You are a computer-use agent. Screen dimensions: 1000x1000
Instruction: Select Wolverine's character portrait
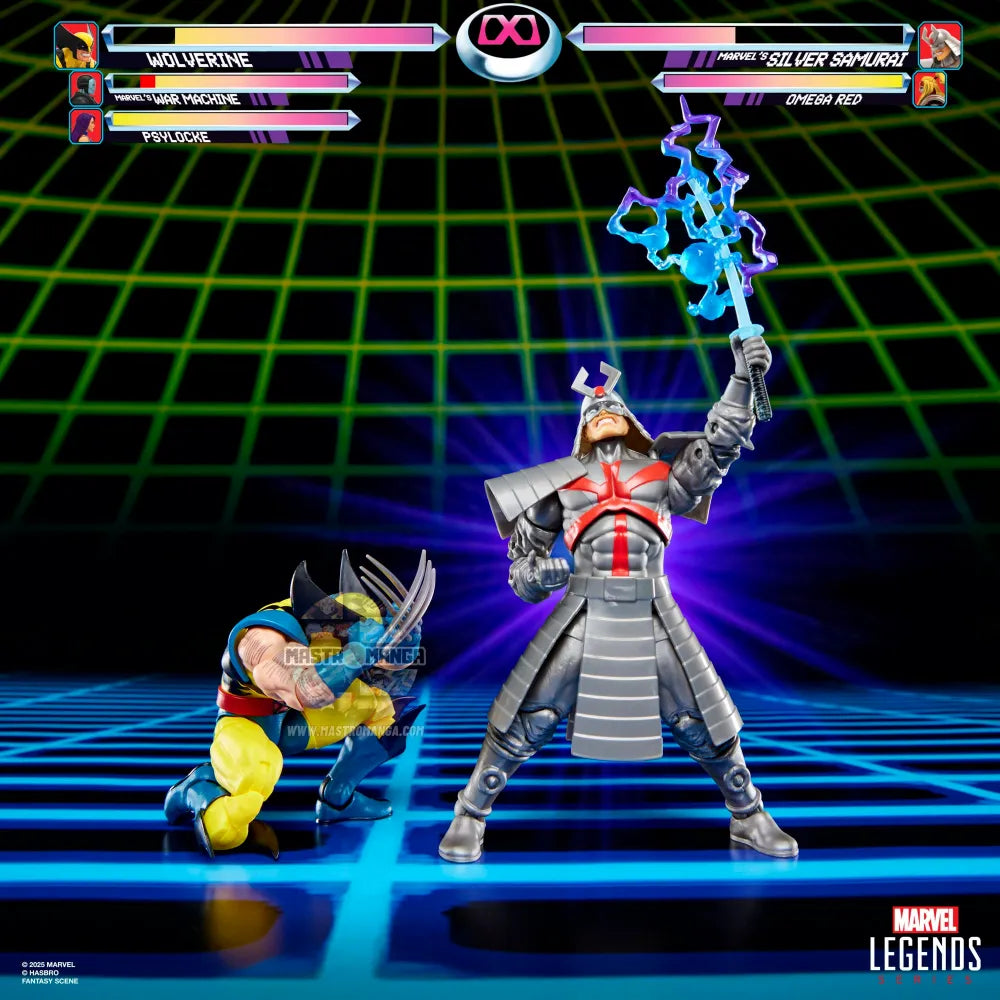point(76,45)
